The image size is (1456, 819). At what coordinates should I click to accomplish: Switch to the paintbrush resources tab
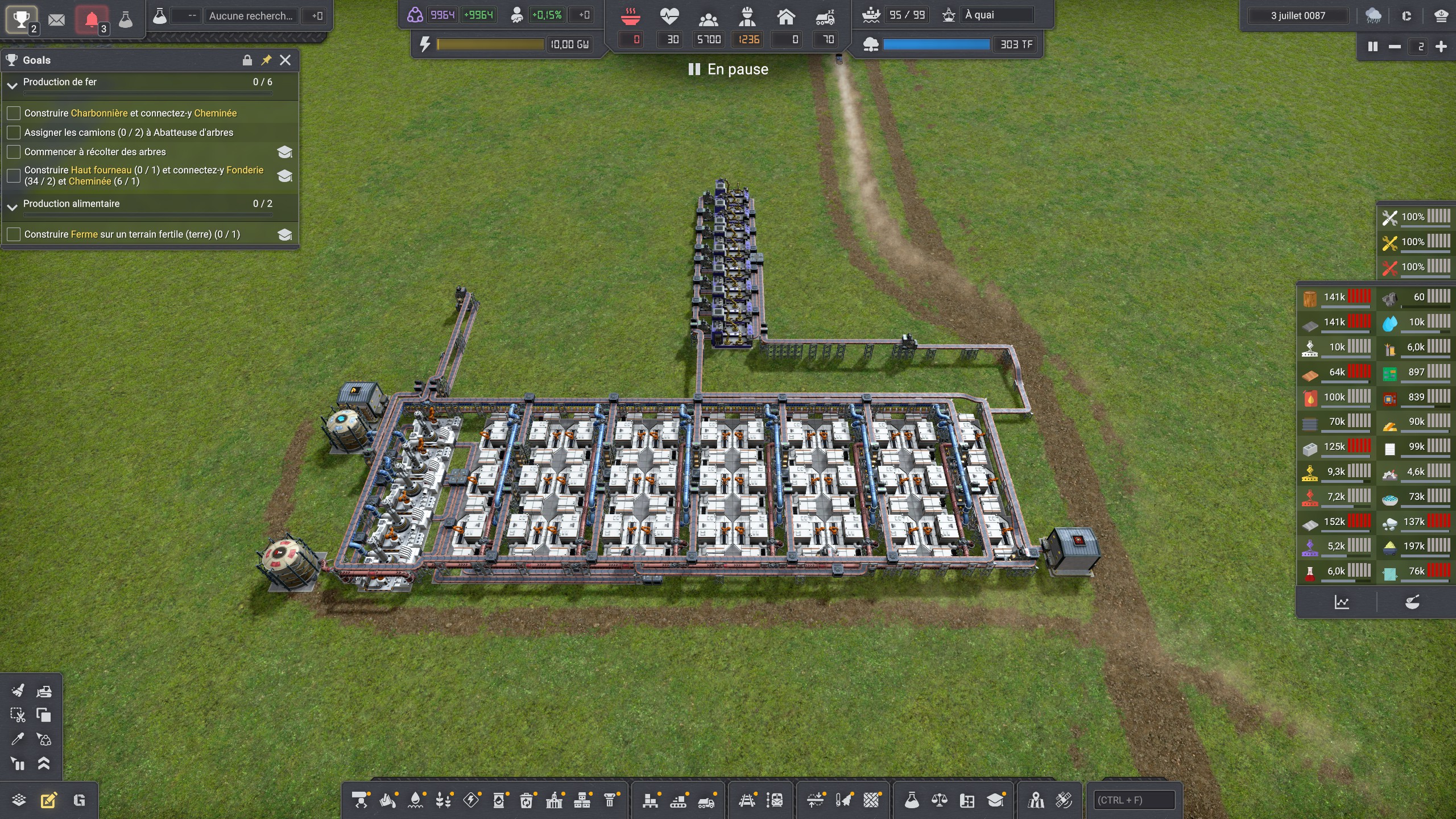click(1413, 601)
